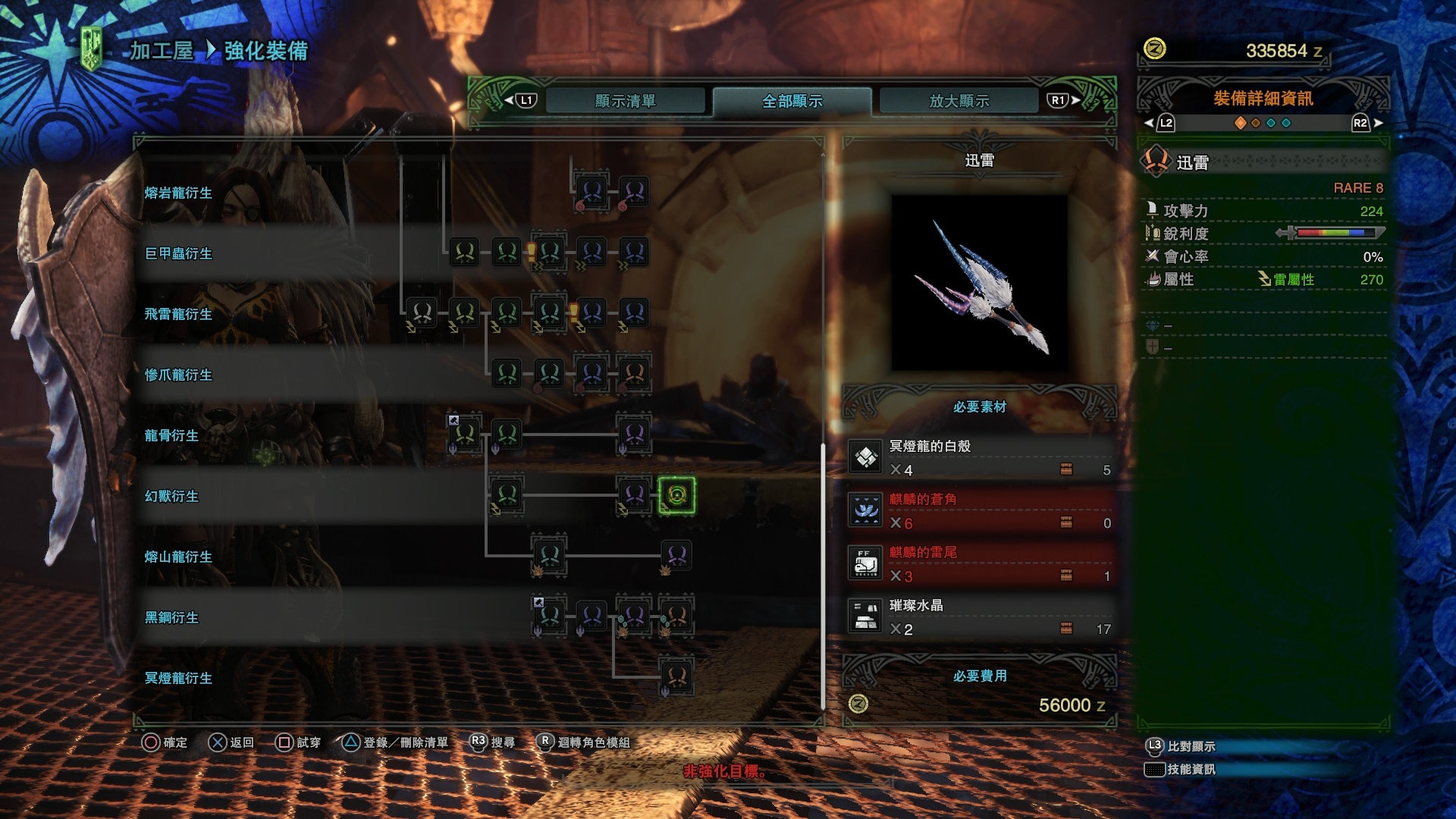Select the 熔岩龍衍生 tree row label
The height and width of the screenshot is (819, 1456).
(178, 193)
